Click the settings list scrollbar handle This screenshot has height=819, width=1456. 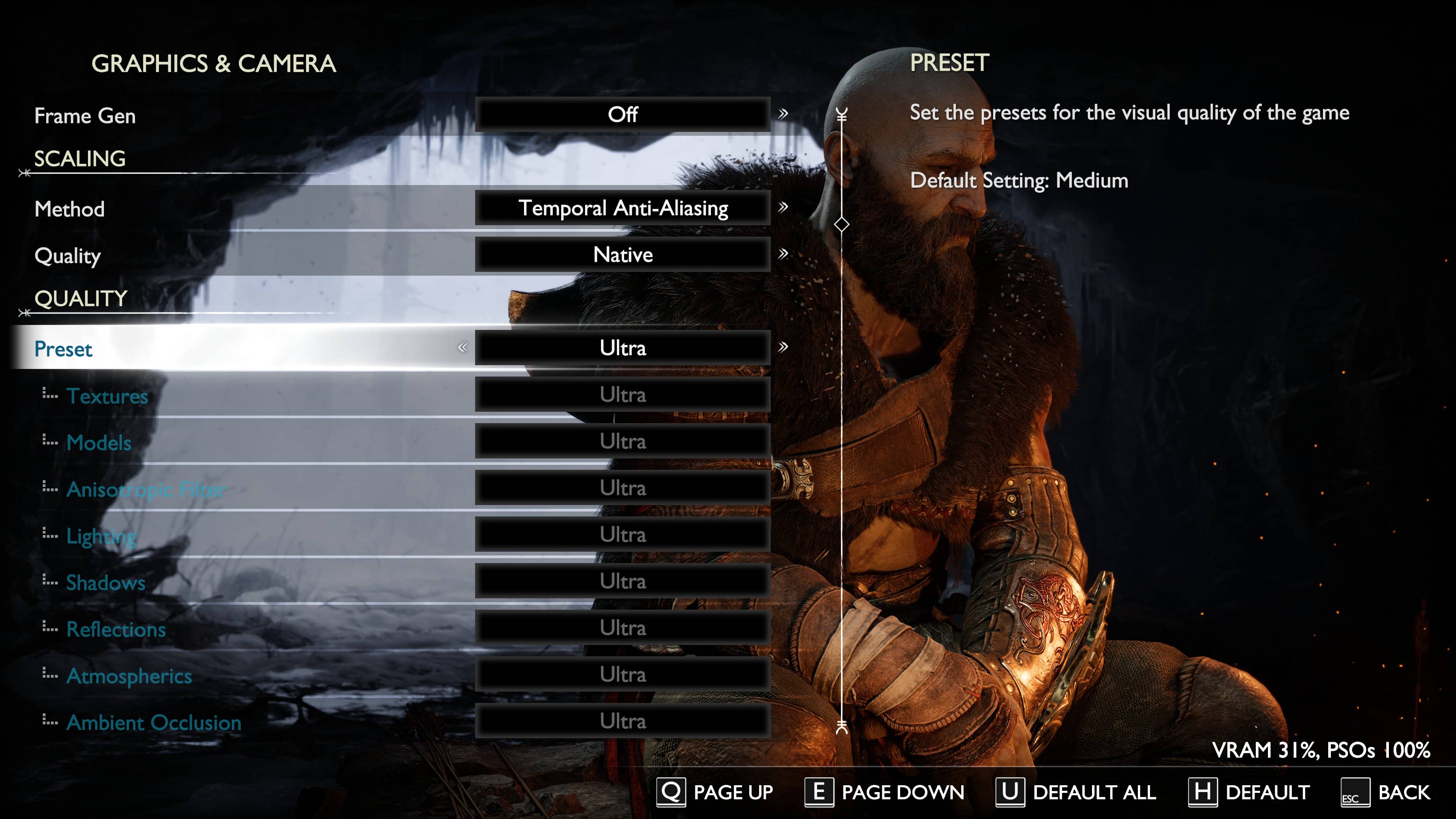point(842,224)
